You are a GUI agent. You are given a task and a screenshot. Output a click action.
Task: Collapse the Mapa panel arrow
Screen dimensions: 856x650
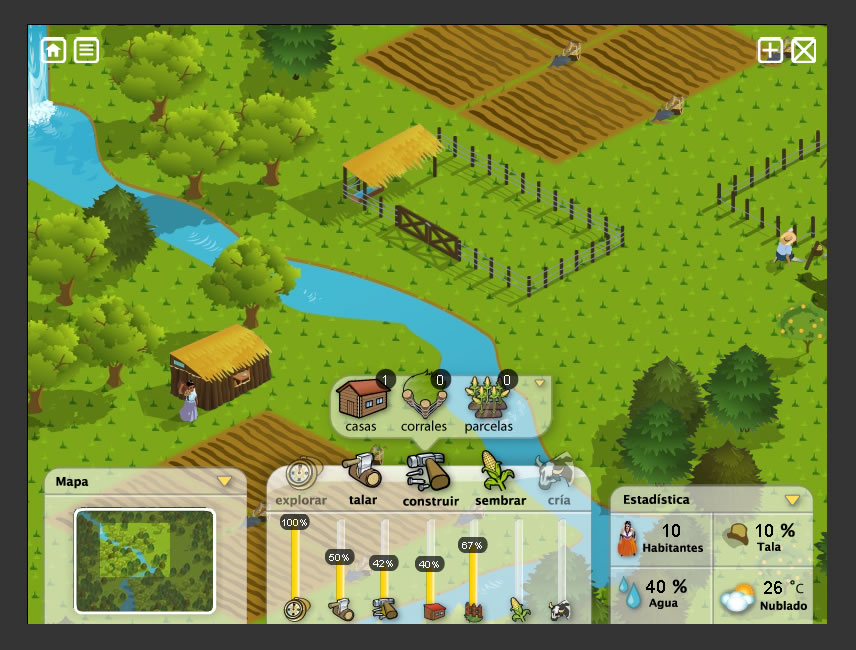pos(225,481)
